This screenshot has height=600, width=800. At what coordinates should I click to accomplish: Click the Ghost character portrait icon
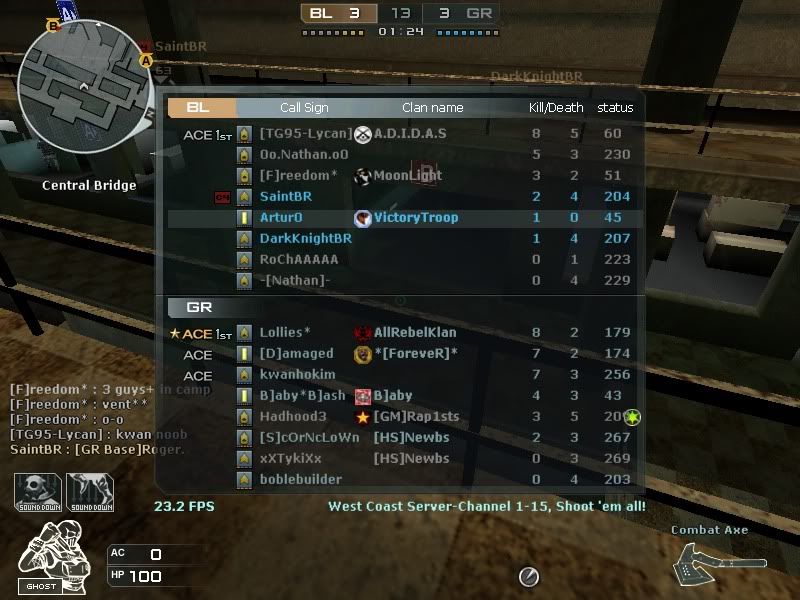click(44, 557)
